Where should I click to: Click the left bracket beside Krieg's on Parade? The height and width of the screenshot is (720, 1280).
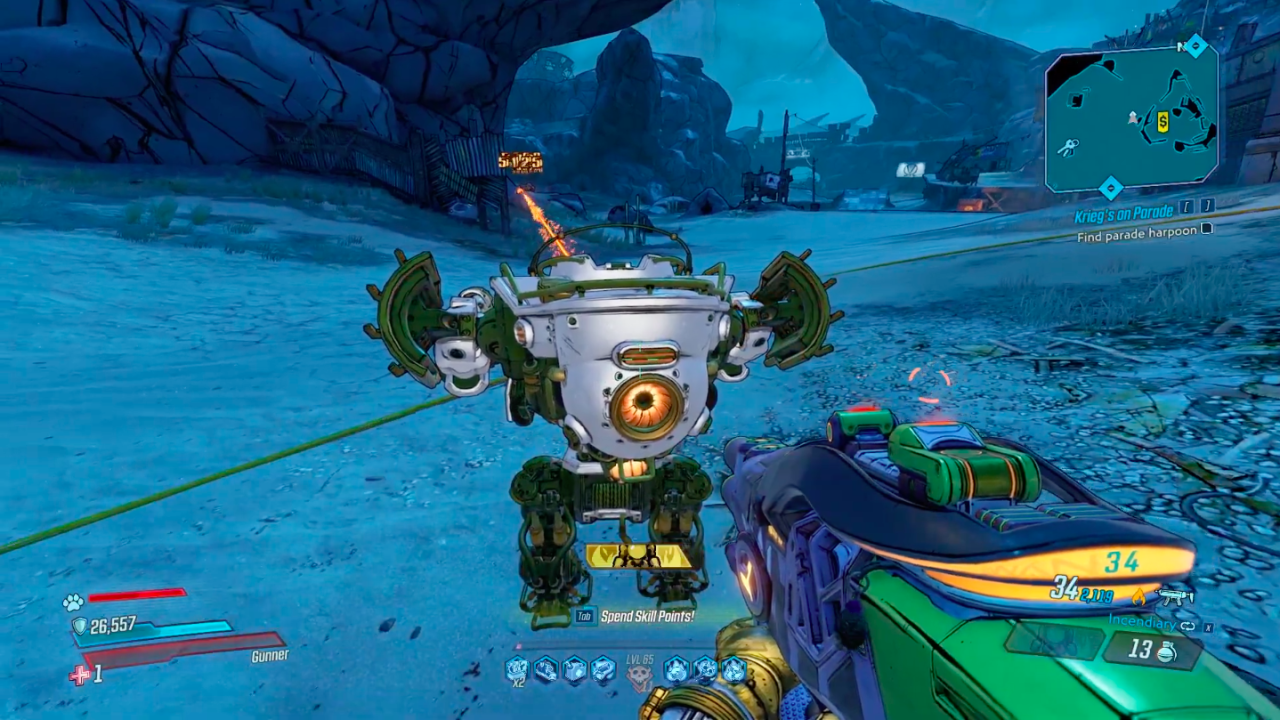pyautogui.click(x=1187, y=207)
